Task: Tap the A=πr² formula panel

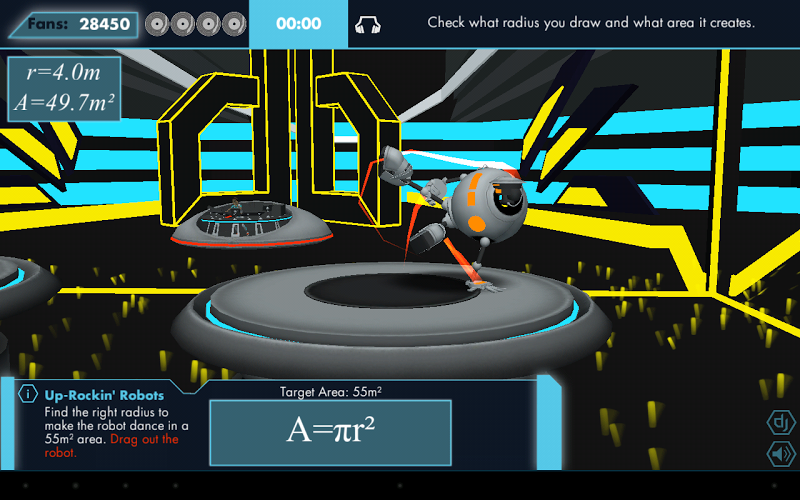Action: (x=330, y=432)
